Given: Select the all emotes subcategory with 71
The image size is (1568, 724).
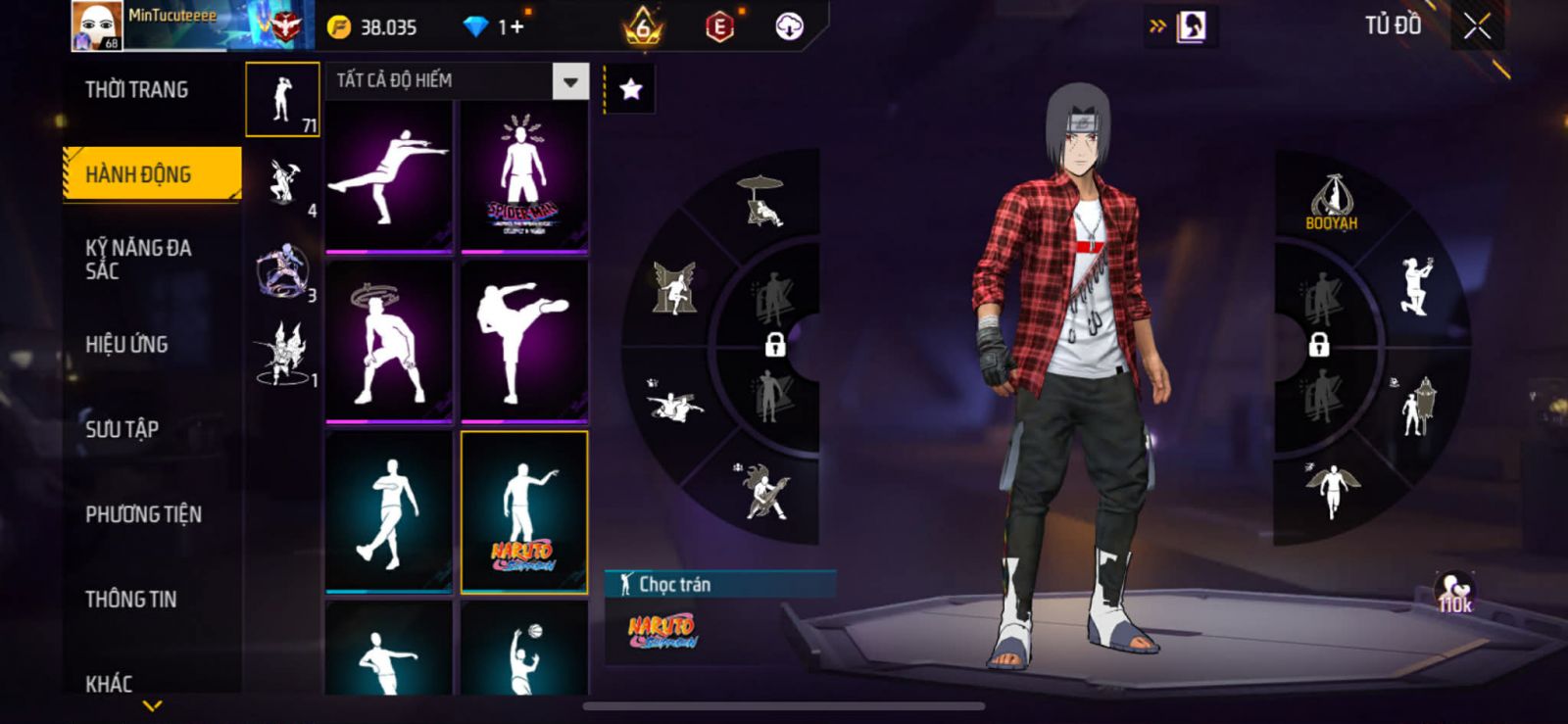Looking at the screenshot, I should 282,100.
